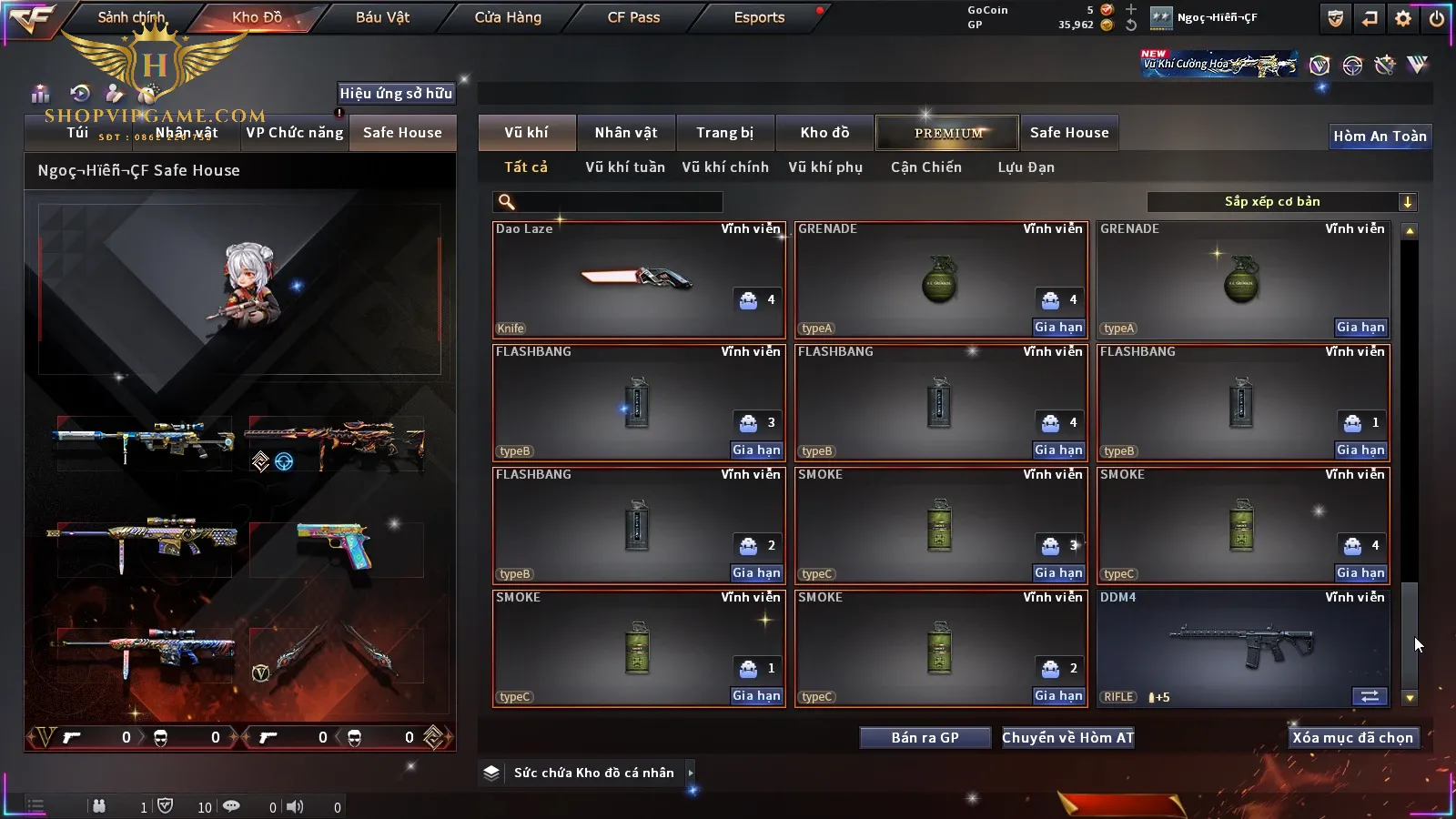This screenshot has height=819, width=1456.
Task: Switch to the Nhân vật inventory tab
Action: 625,133
